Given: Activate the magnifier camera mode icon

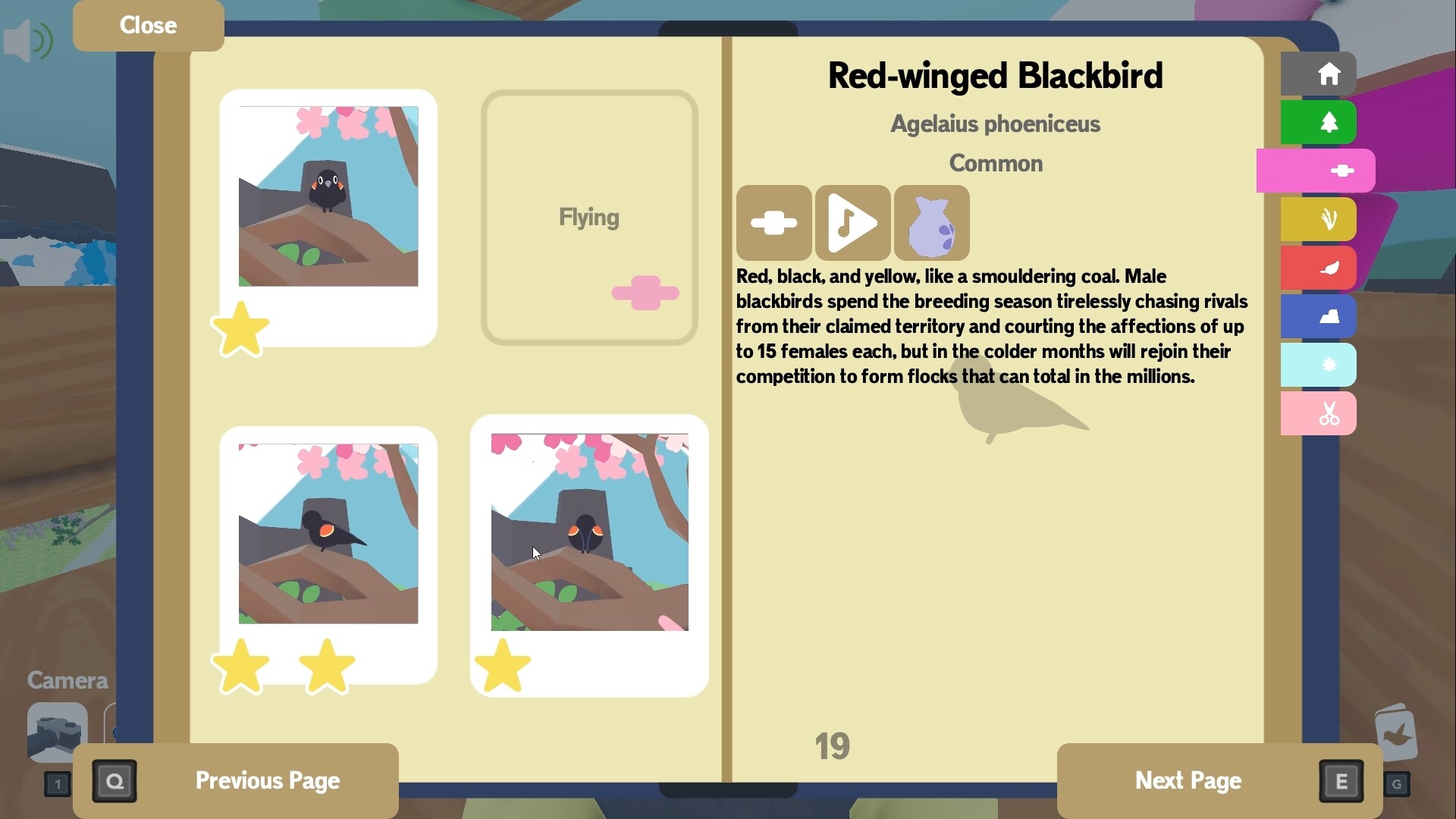Looking at the screenshot, I should point(114,780).
